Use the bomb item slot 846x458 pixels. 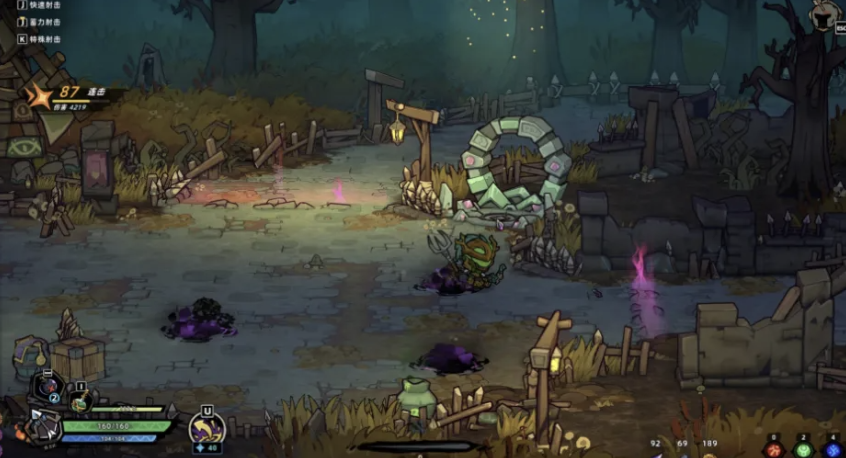click(48, 384)
